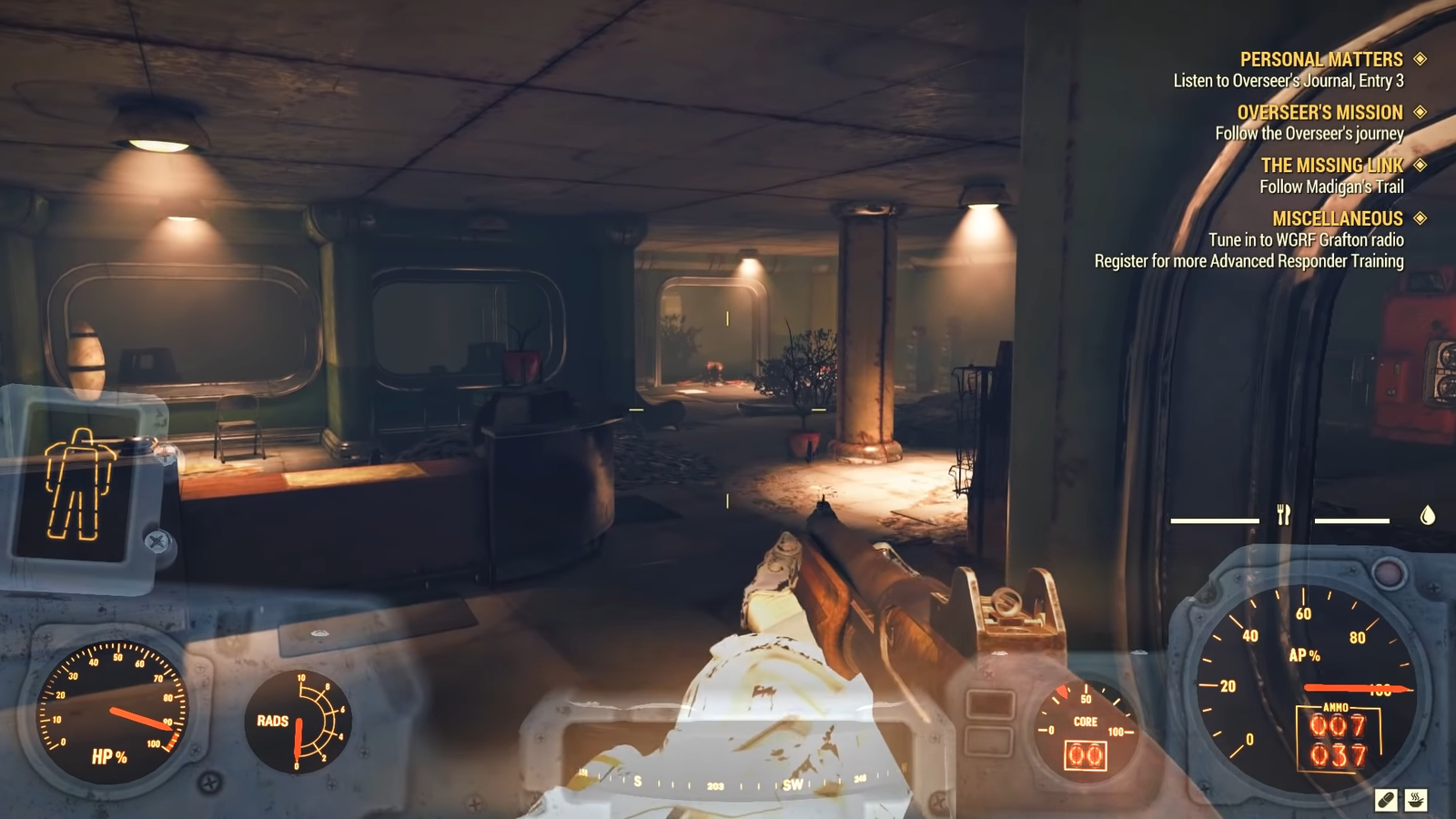Screen dimensions: 1456x819
Task: Toggle the tracking diamond beside PERSONAL MATTERS
Action: coord(1418,58)
